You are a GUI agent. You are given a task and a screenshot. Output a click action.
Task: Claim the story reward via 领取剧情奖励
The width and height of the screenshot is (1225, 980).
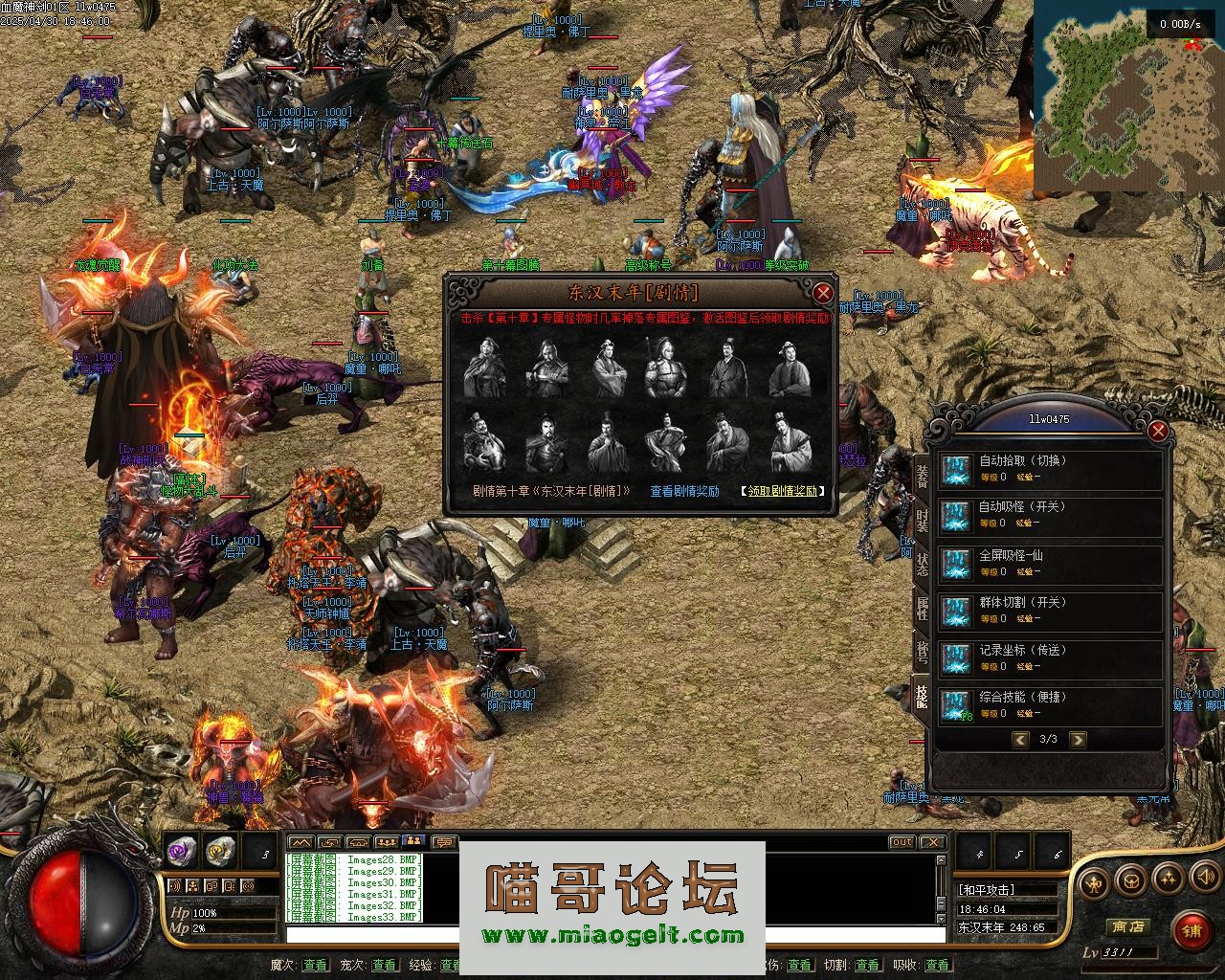[x=782, y=491]
